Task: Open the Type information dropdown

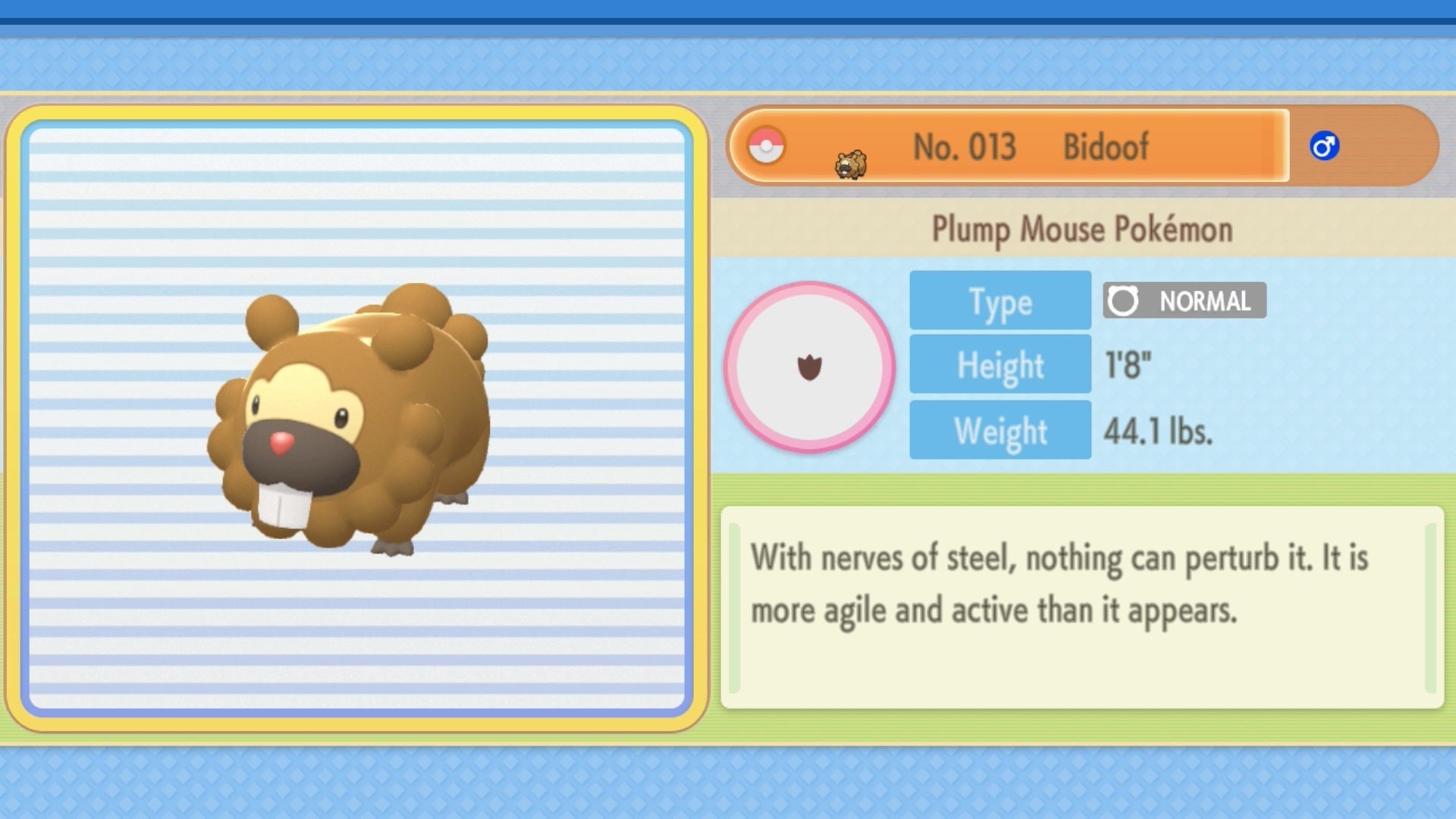Action: [999, 300]
